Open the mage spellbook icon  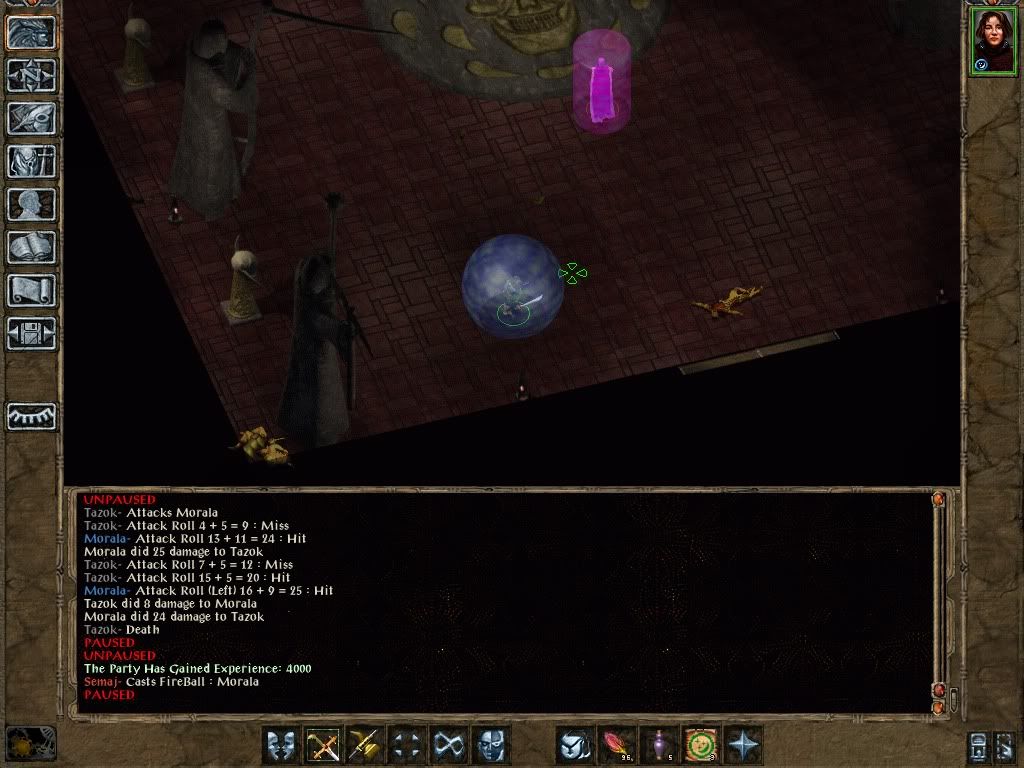pyautogui.click(x=31, y=247)
